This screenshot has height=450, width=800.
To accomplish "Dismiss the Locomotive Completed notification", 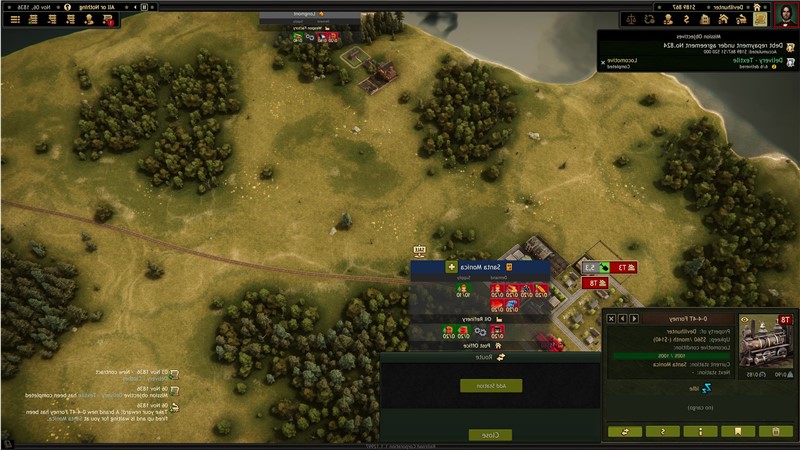I will point(602,62).
